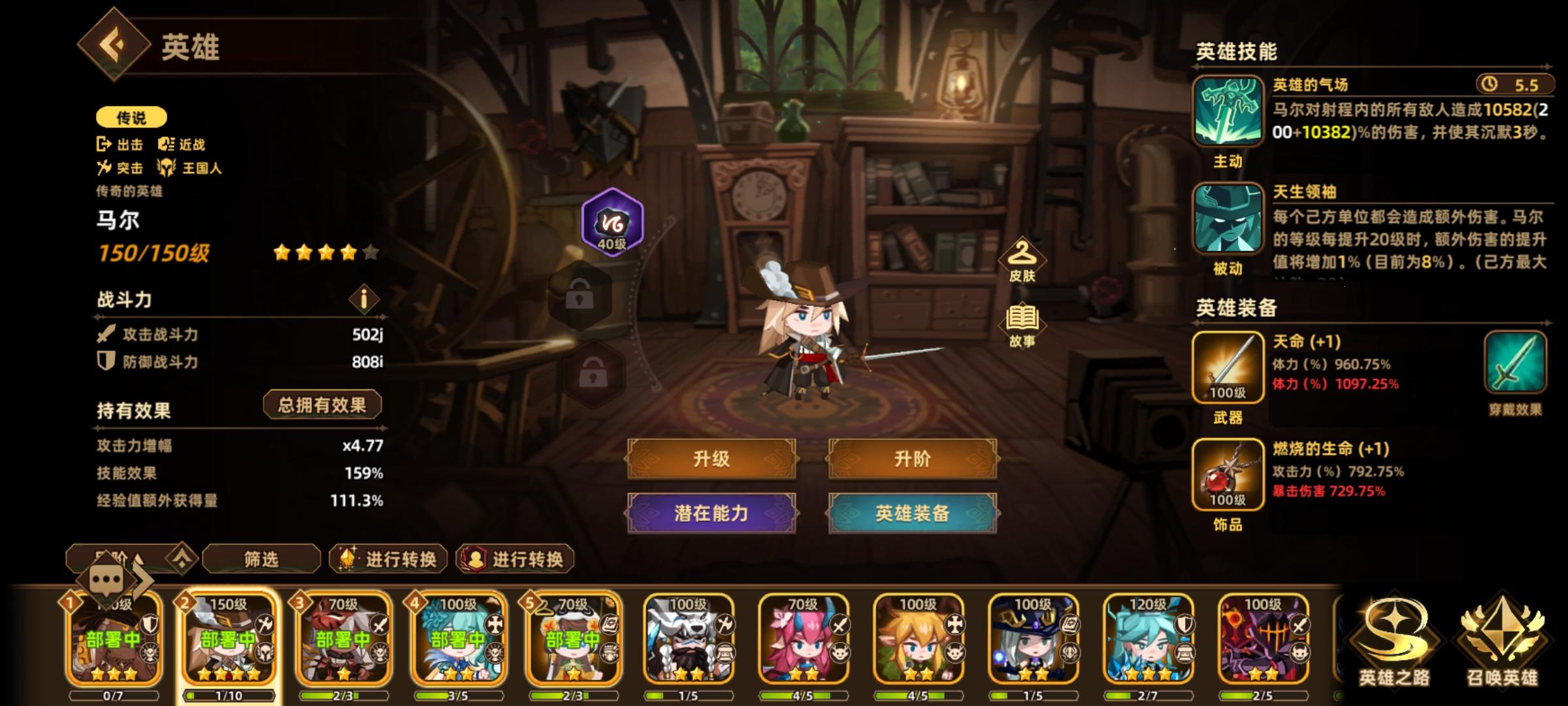Select the red 进行转换 conversion entry
The height and width of the screenshot is (706, 1568).
513,559
